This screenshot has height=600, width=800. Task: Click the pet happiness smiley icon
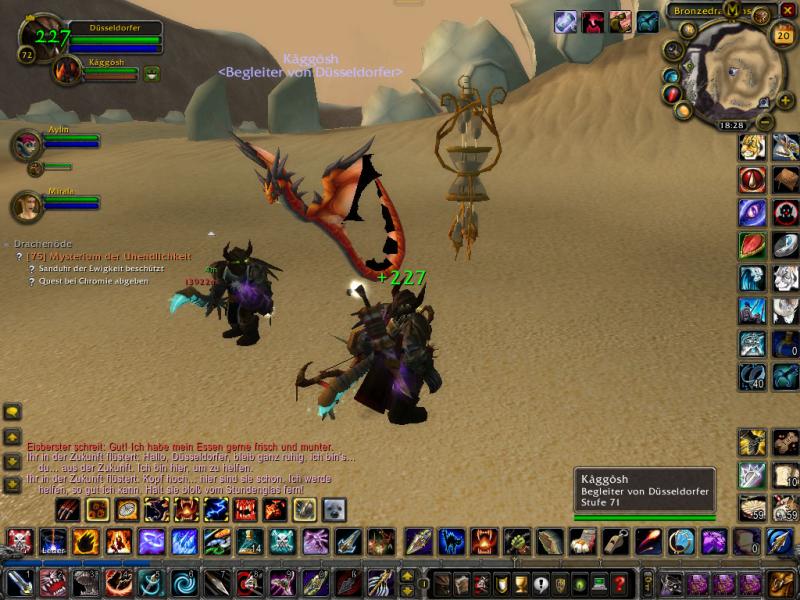pos(152,73)
